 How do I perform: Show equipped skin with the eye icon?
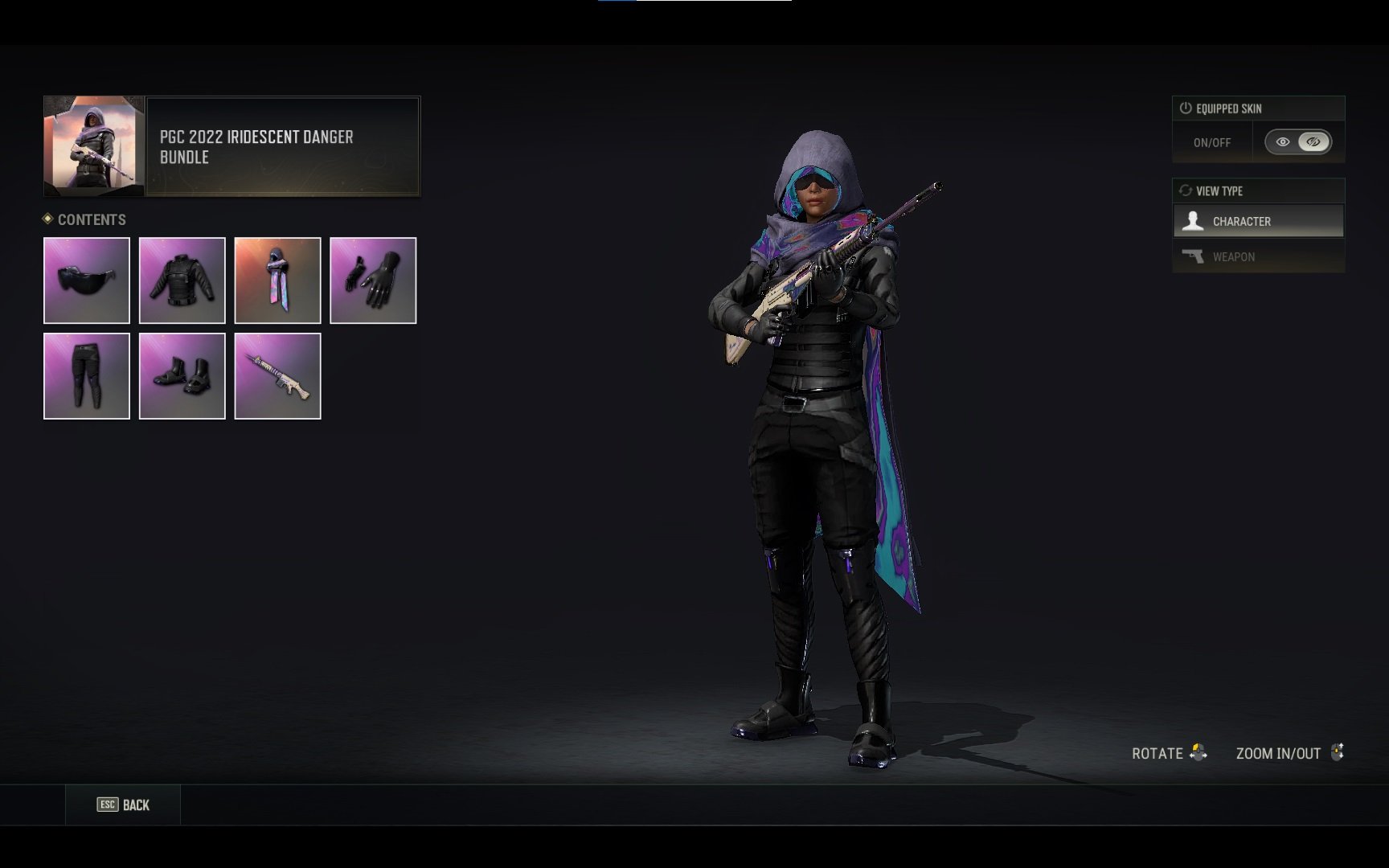(x=1283, y=142)
